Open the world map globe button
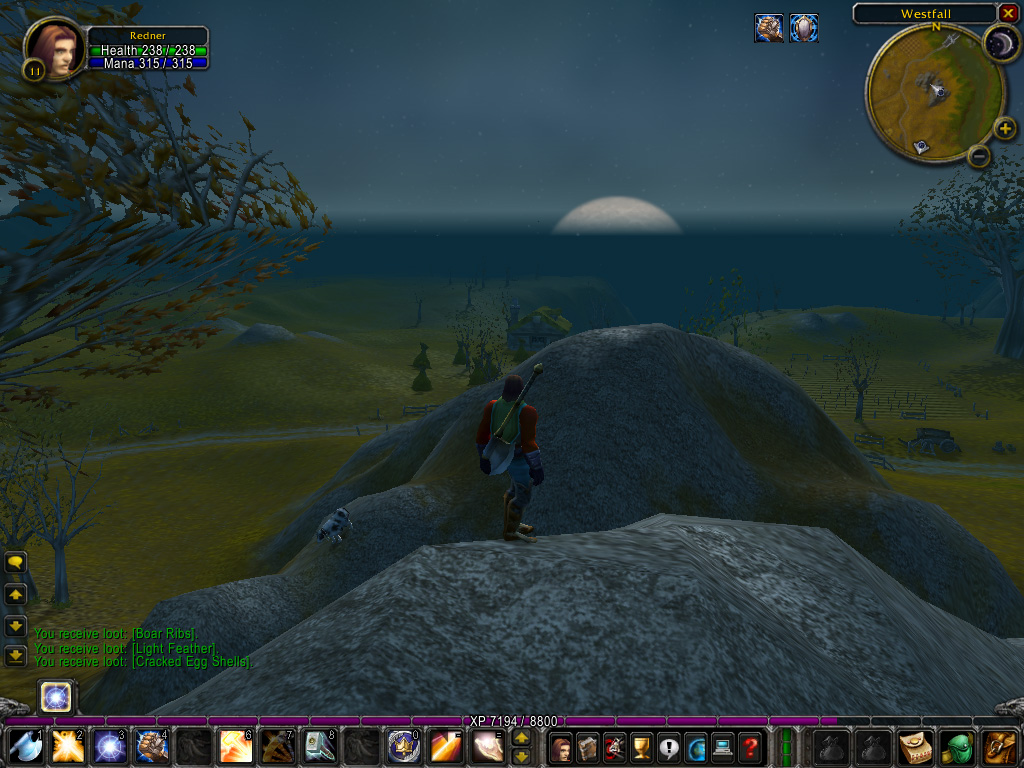The height and width of the screenshot is (768, 1024). click(x=696, y=747)
